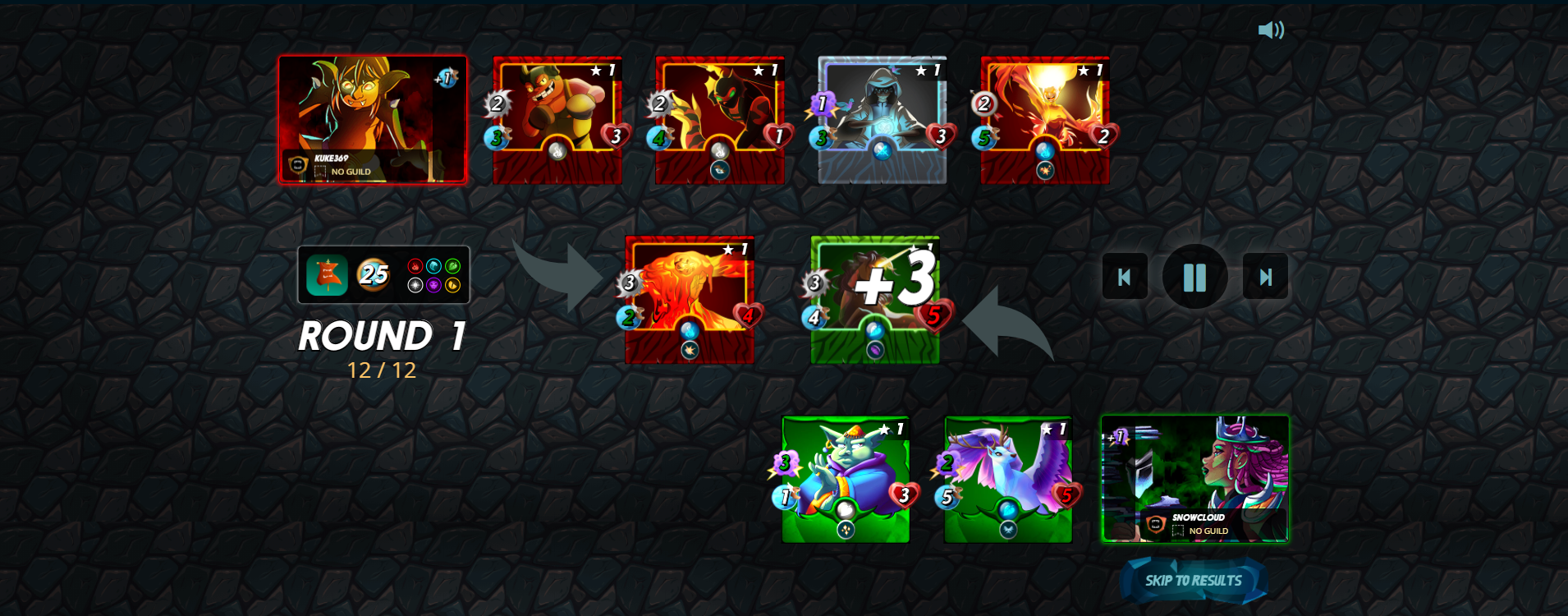Screen dimensions: 1568x616
Task: Select the fire element icon
Action: [415, 267]
